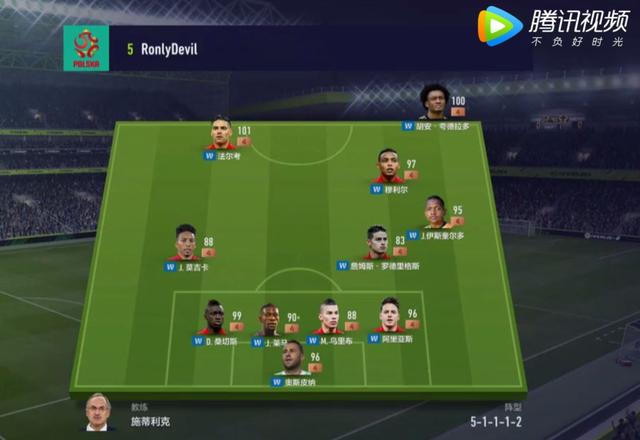Image resolution: width=640 pixels, height=440 pixels.
Task: Select the center-back rated 90
Action: point(268,321)
